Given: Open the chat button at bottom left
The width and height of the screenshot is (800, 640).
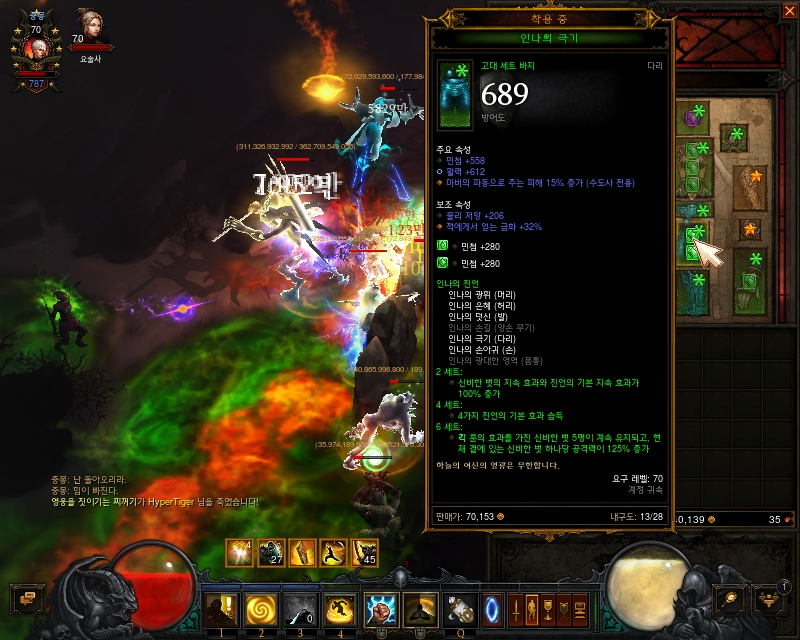Looking at the screenshot, I should click(x=25, y=598).
